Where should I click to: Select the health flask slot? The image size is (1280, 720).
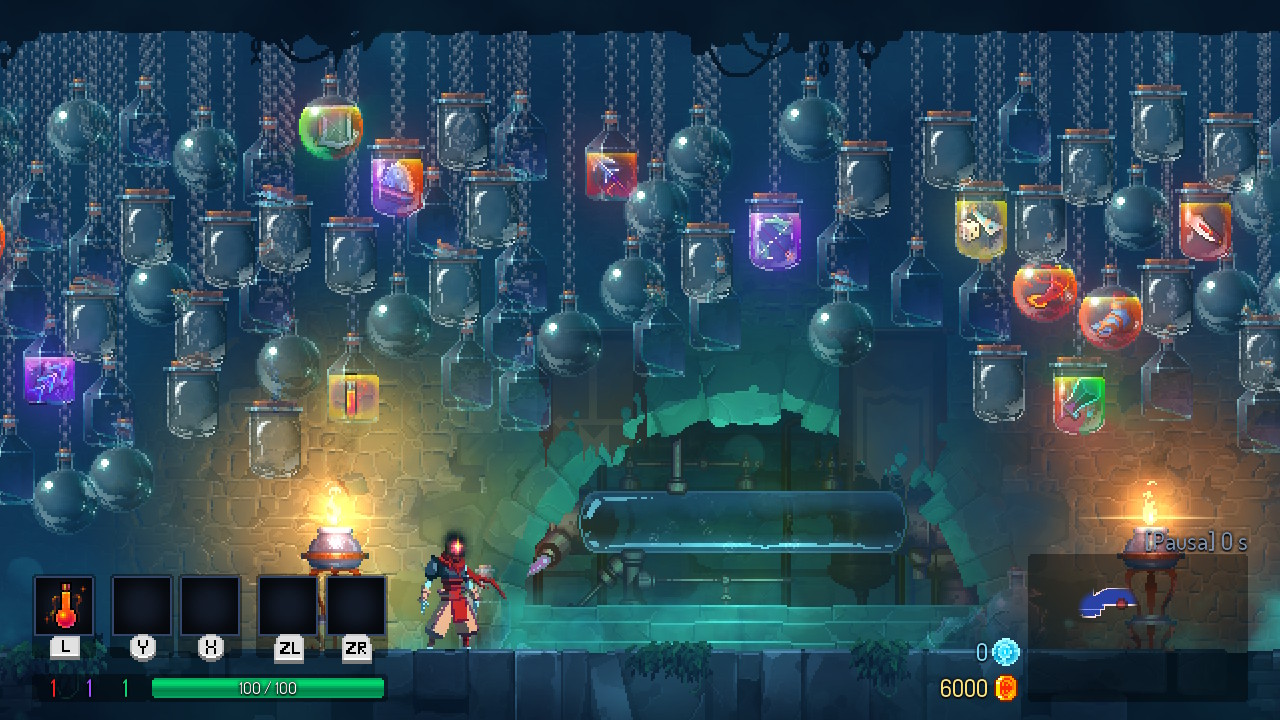(65, 606)
